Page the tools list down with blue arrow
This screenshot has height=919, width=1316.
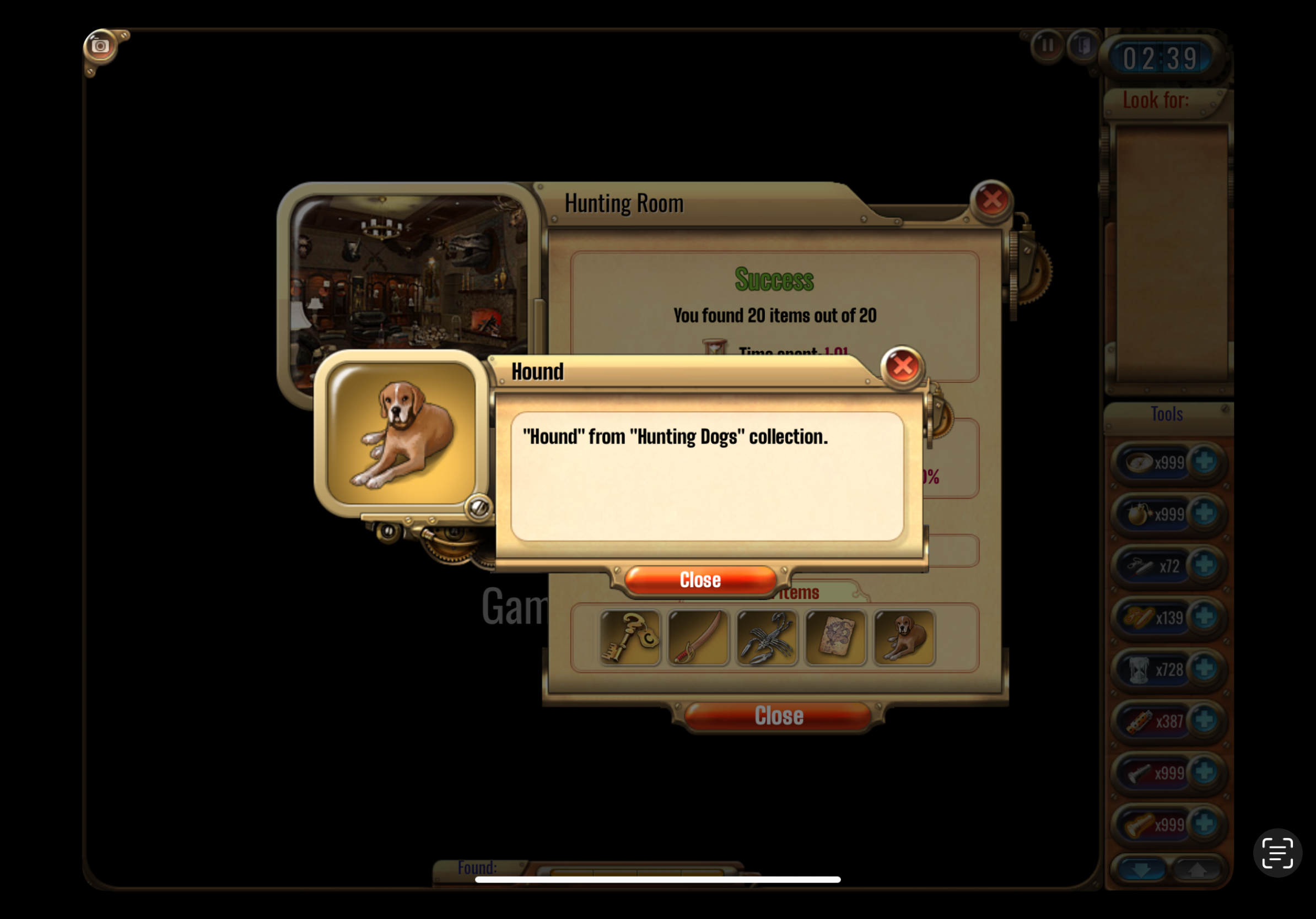pyautogui.click(x=1141, y=870)
